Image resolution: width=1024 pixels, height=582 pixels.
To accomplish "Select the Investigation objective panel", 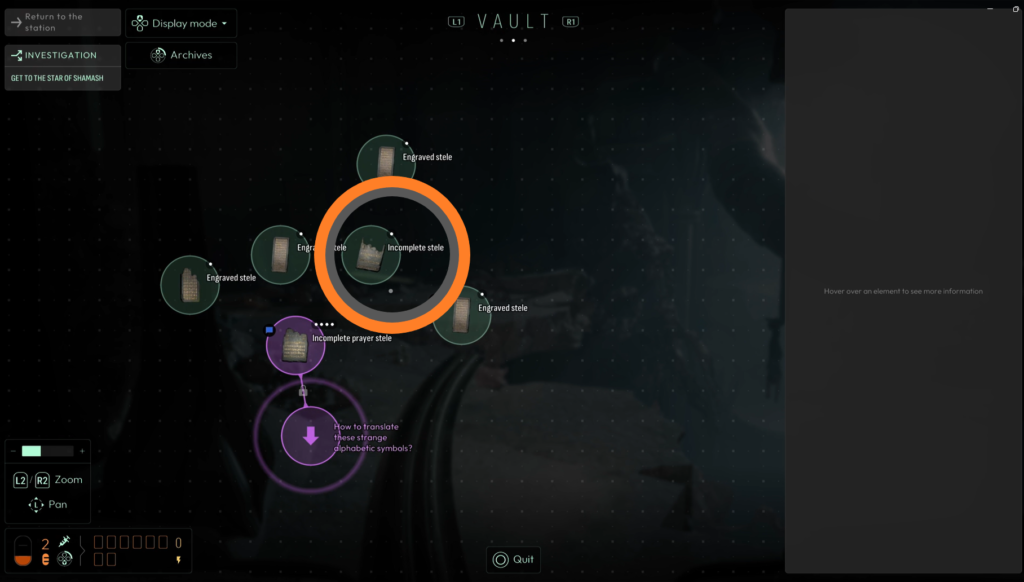I will pyautogui.click(x=63, y=66).
